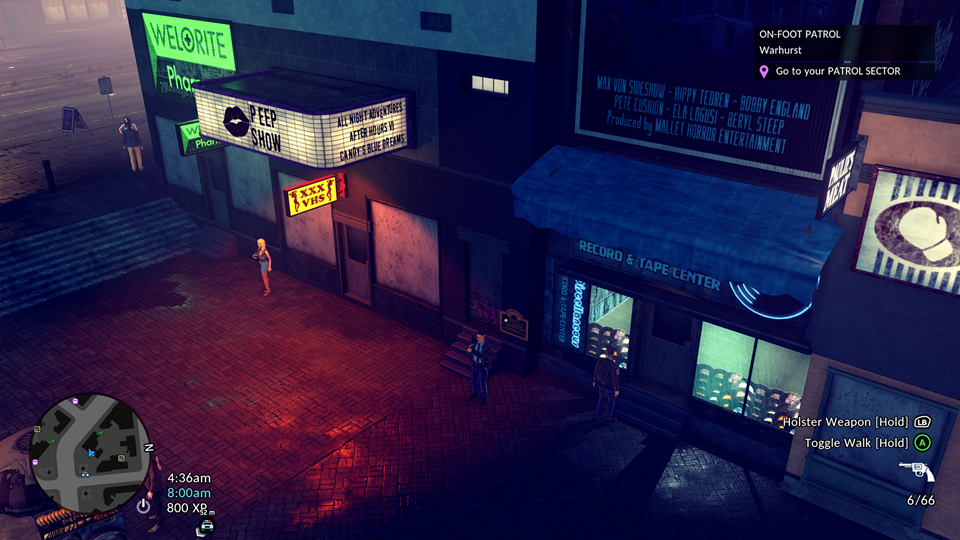The width and height of the screenshot is (960, 540).
Task: Click the circular minimap
Action: [x=90, y=452]
